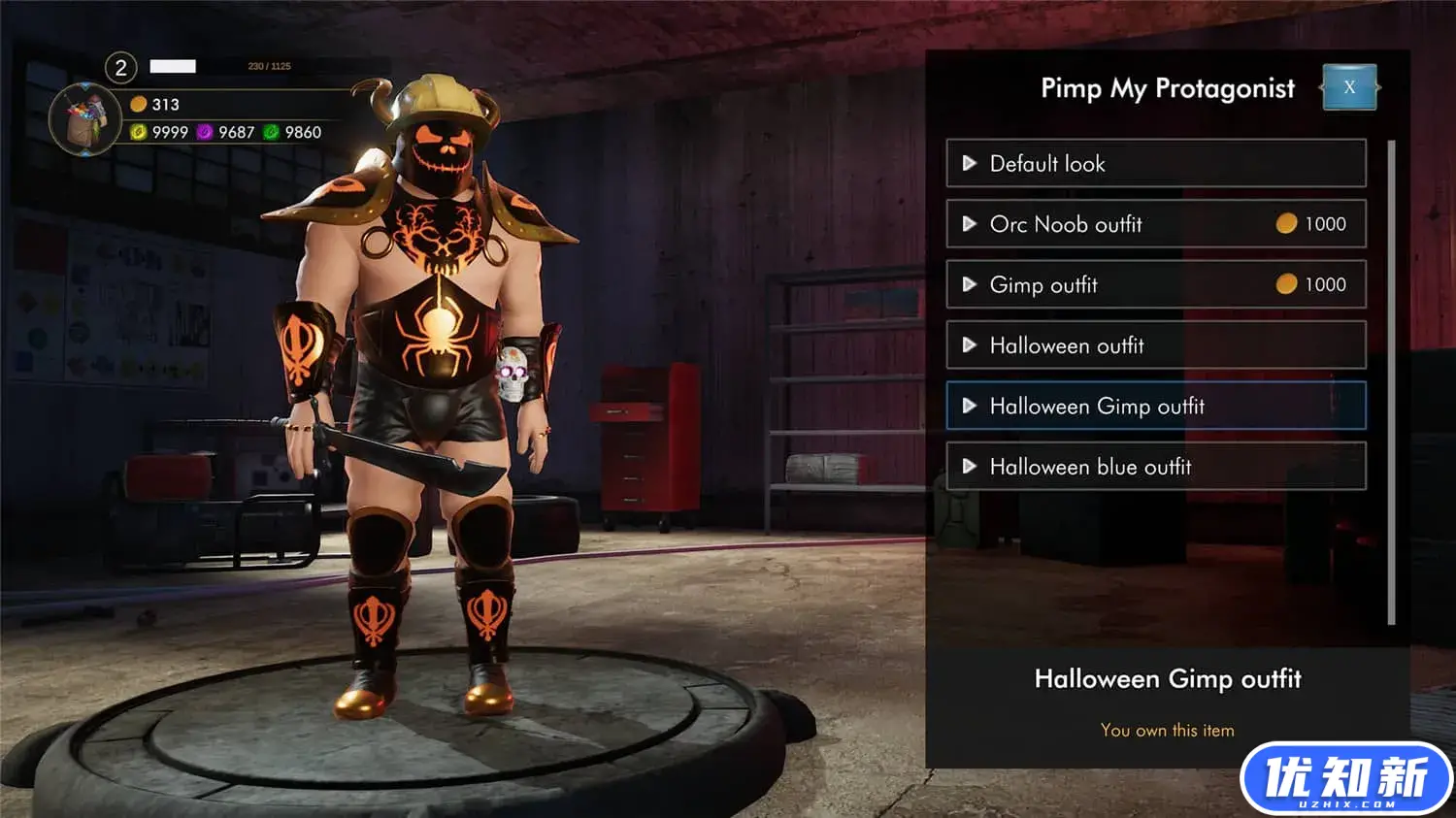
Task: Pick the Gimp outfit option
Action: pyautogui.click(x=1155, y=284)
